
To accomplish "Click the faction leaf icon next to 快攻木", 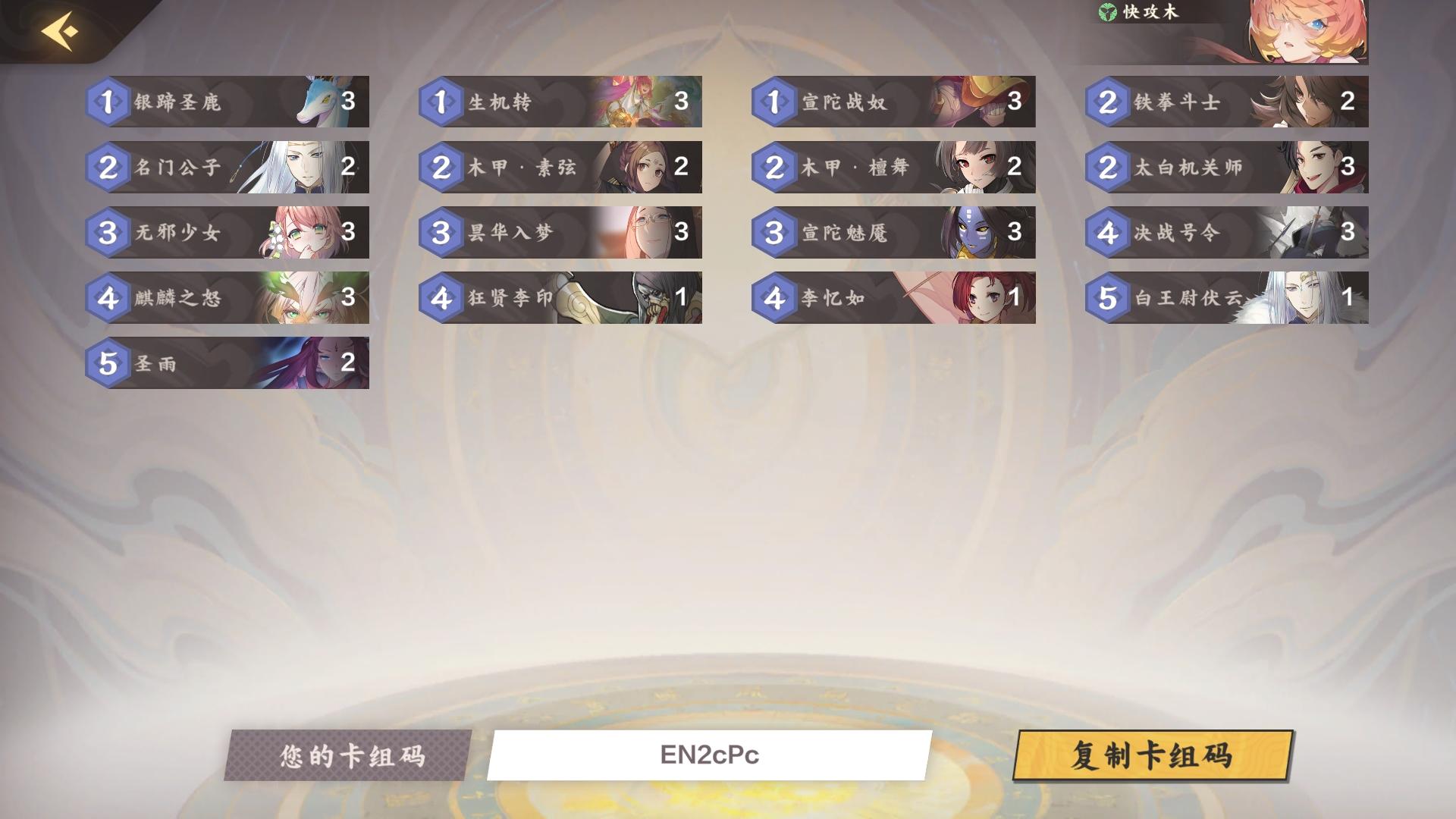I will pyautogui.click(x=1107, y=12).
